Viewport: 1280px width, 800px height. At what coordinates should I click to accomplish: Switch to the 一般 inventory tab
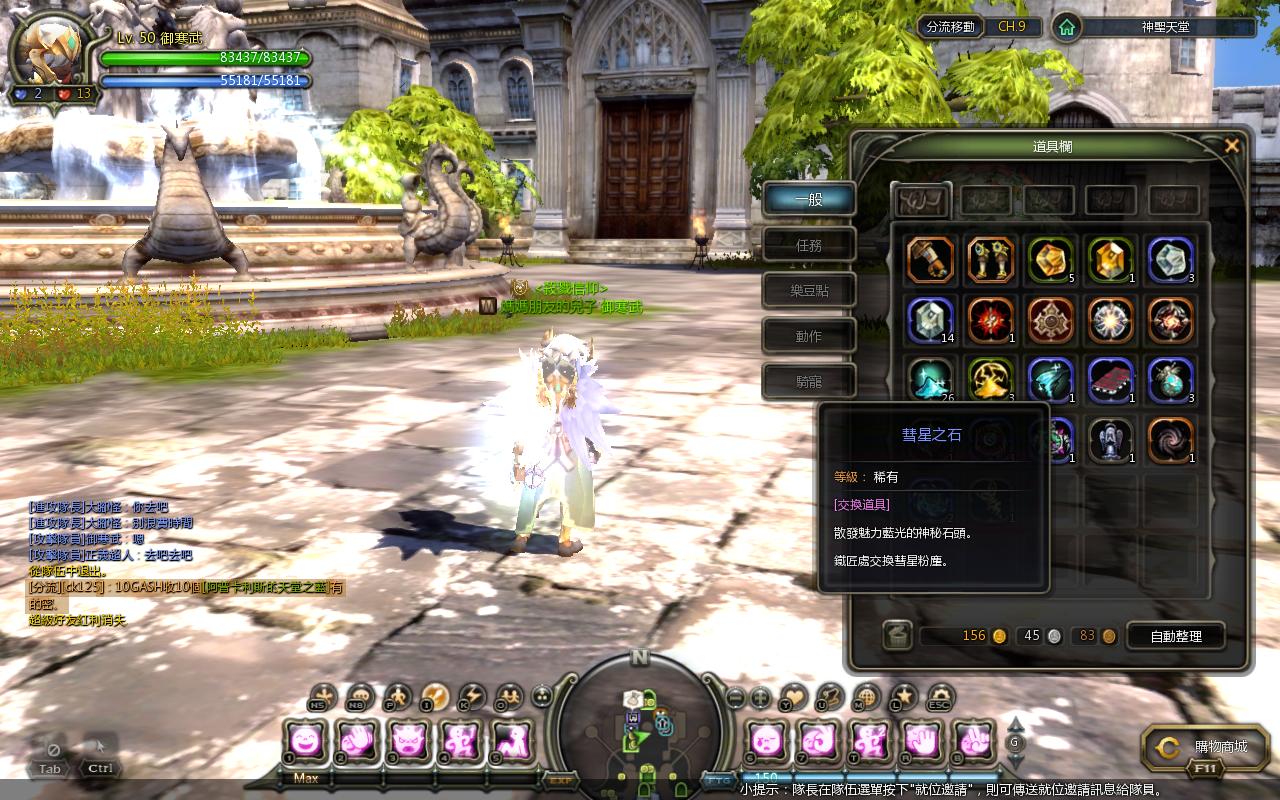809,199
